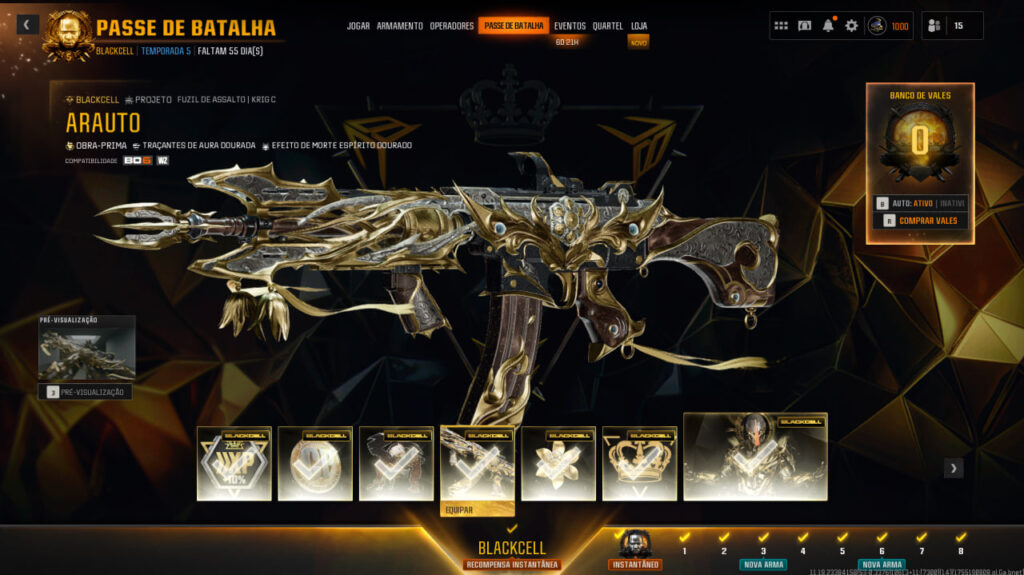The width and height of the screenshot is (1024, 575).
Task: Select the armored operator reward tile
Action: coord(755,456)
